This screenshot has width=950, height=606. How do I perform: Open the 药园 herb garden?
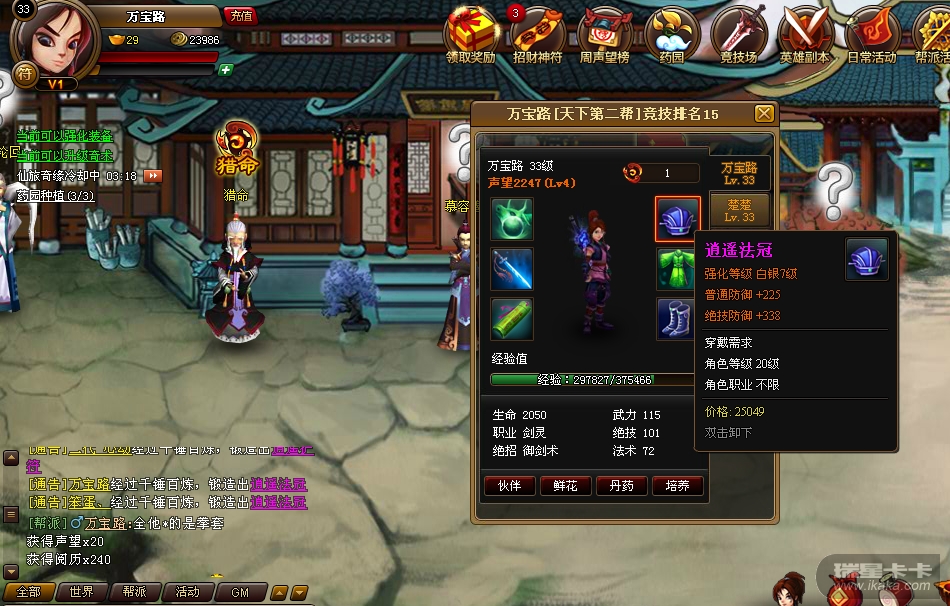pyautogui.click(x=671, y=33)
